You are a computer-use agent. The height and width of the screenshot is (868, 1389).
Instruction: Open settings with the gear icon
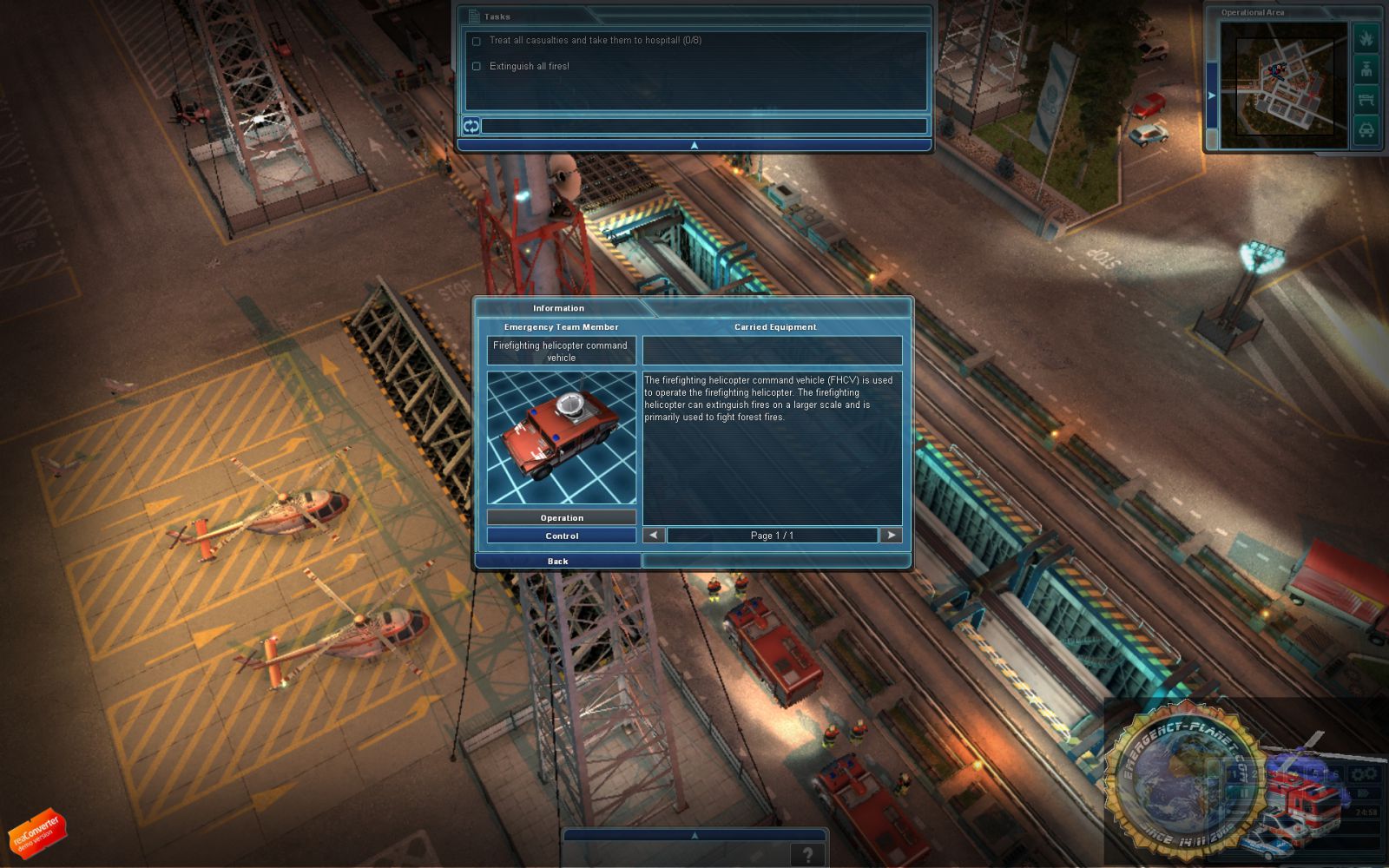(x=1364, y=773)
